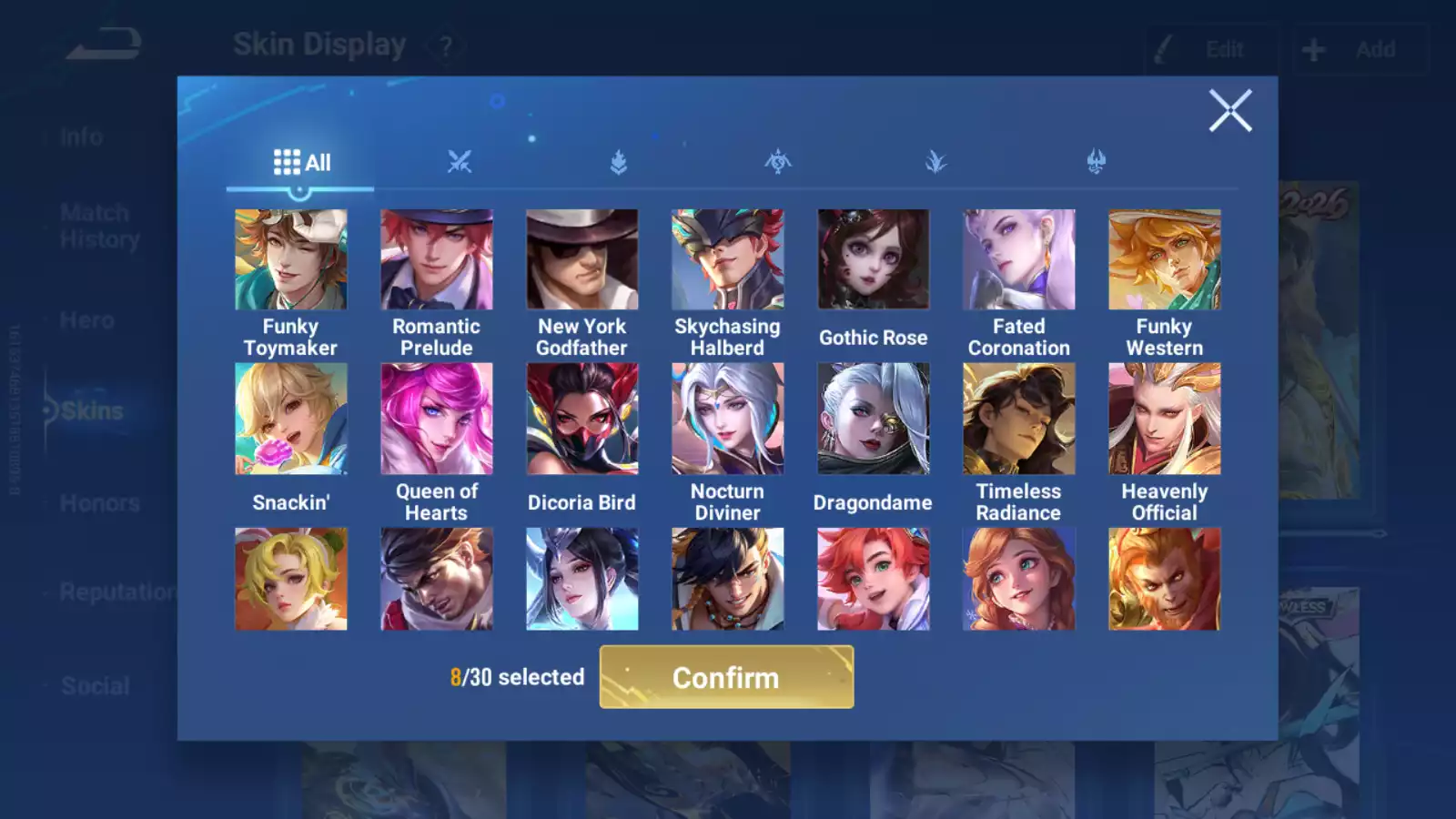Choose the Timeless Radiance skin
Viewport: 1456px width, 819px height.
click(1018, 419)
